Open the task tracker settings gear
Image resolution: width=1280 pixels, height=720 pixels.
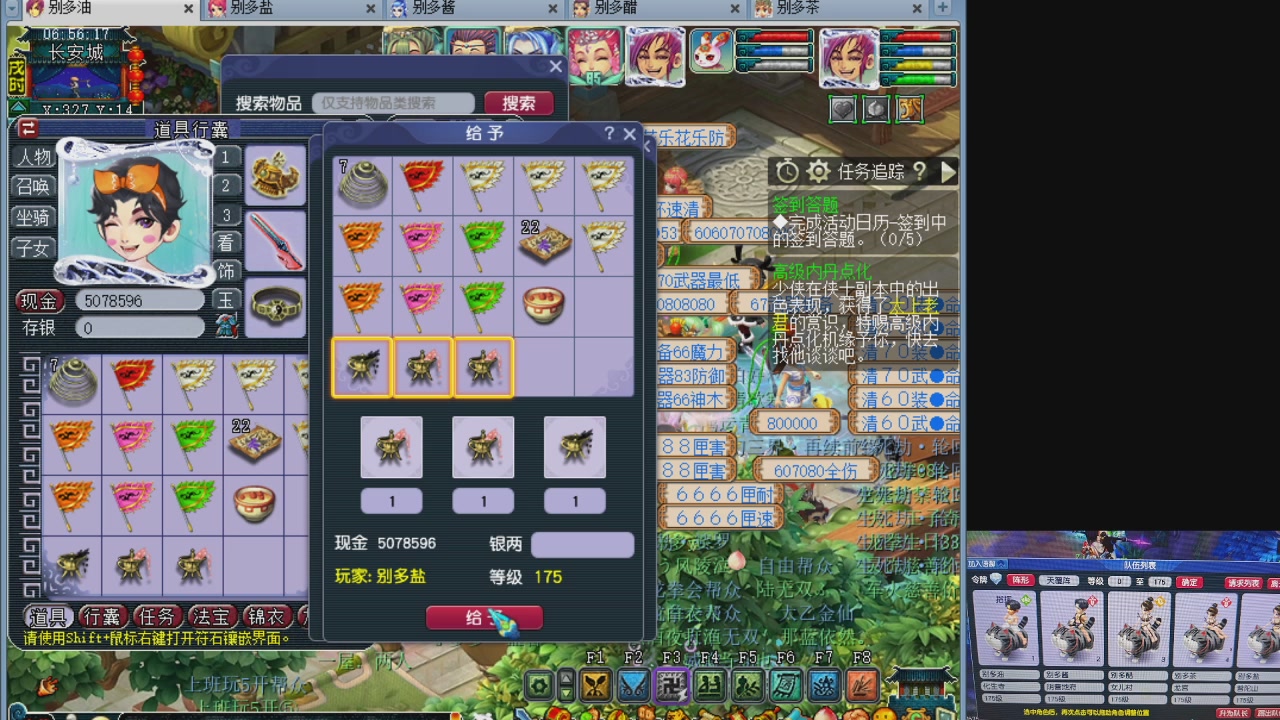(817, 171)
